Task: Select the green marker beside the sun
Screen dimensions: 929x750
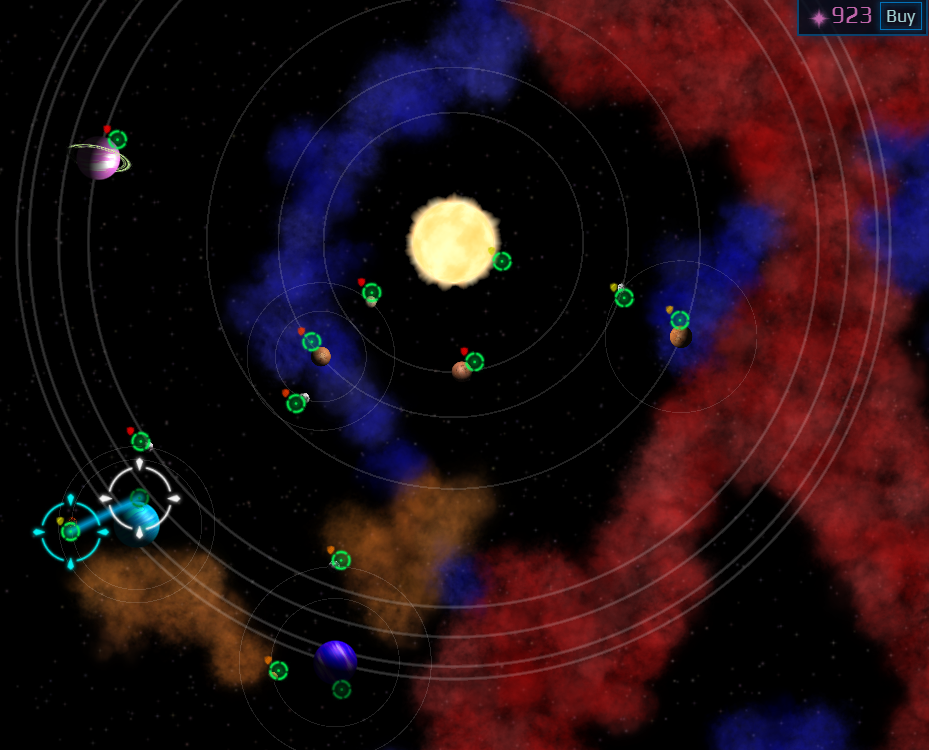Action: point(502,261)
